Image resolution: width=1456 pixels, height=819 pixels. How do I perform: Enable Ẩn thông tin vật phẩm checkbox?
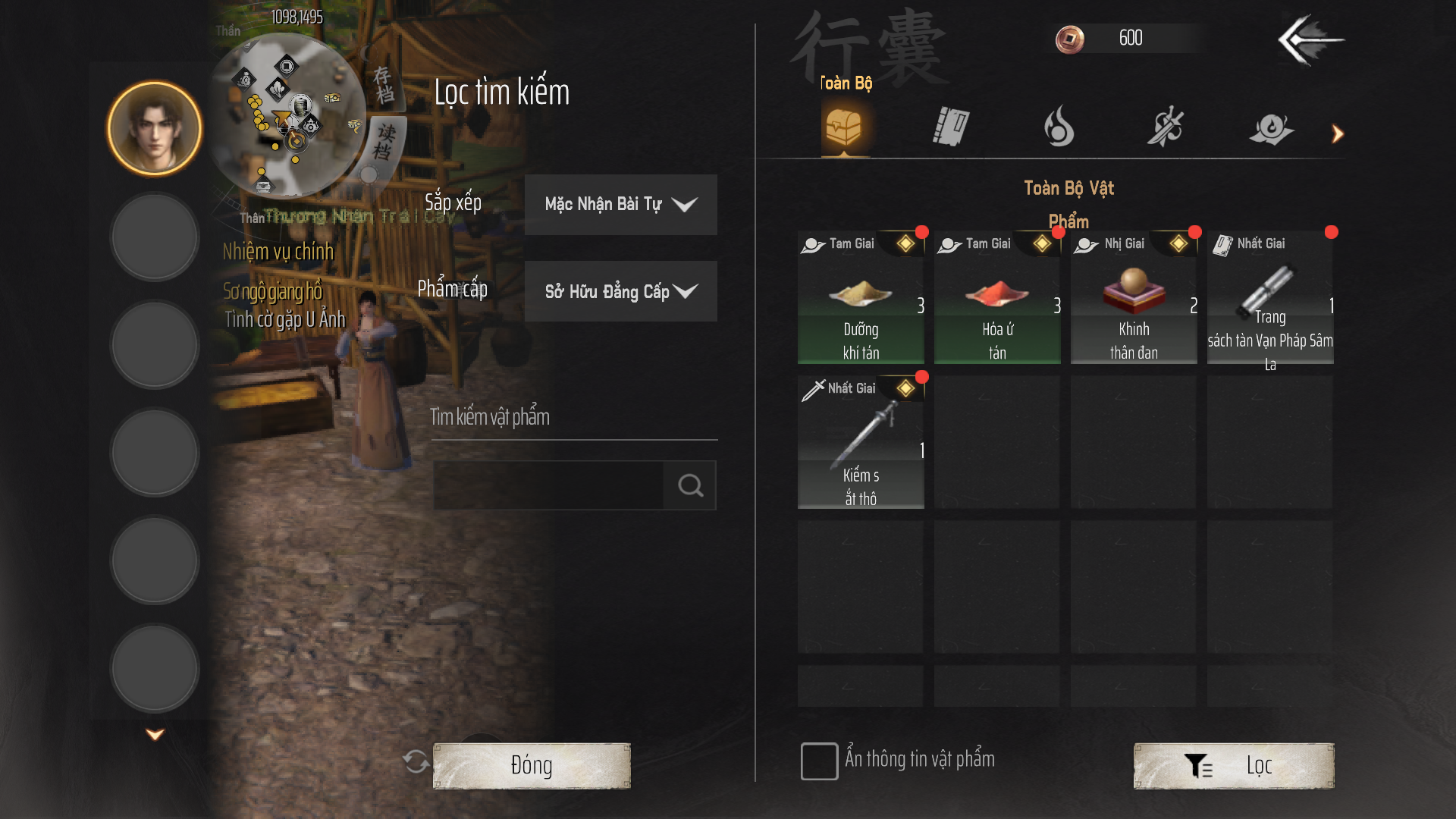819,761
